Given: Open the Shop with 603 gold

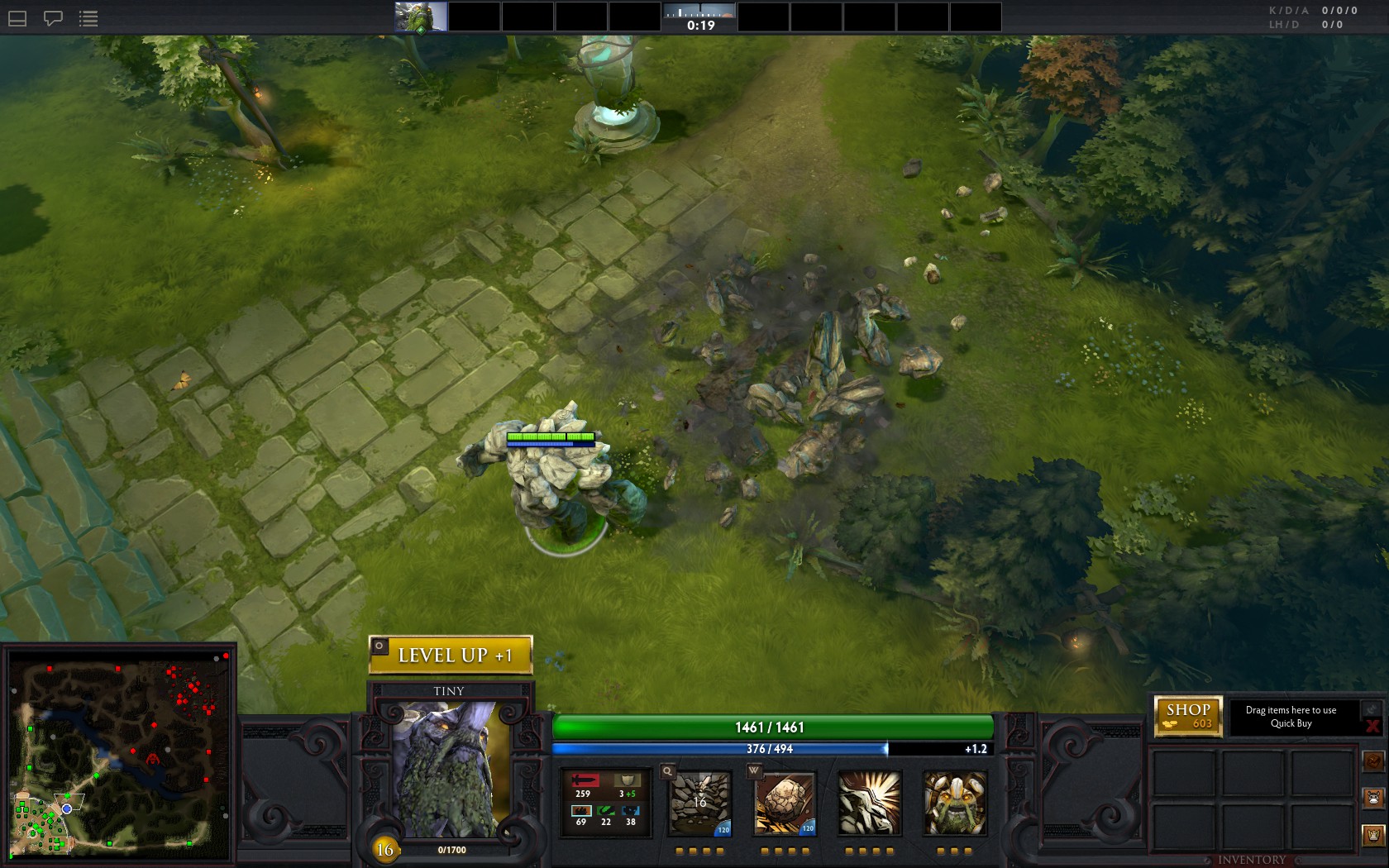Looking at the screenshot, I should point(1188,715).
